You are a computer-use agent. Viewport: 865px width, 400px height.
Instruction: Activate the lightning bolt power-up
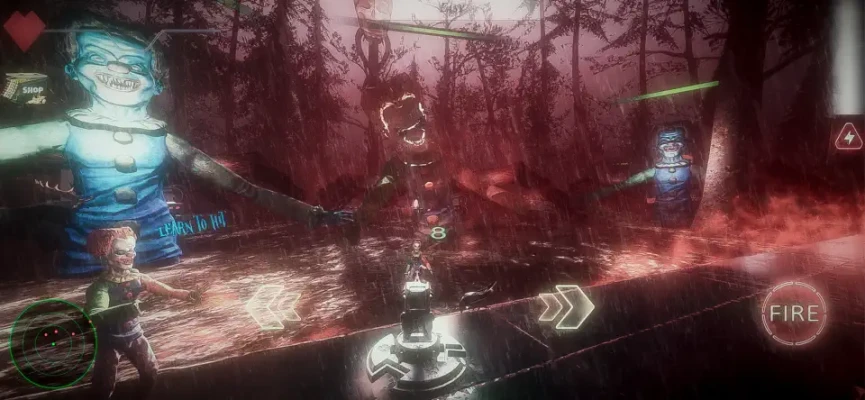(x=848, y=135)
